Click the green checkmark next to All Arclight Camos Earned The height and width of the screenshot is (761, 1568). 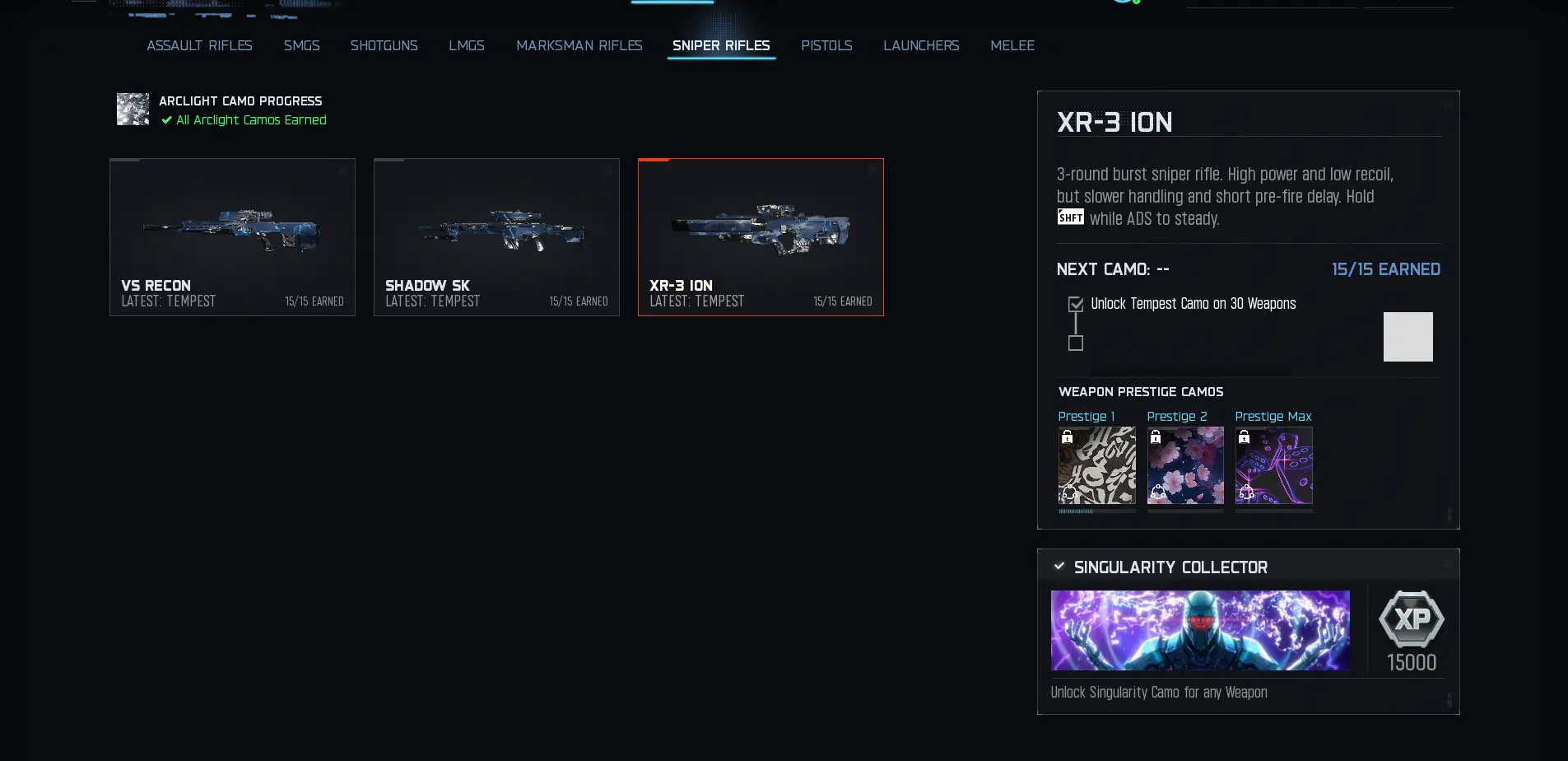[x=166, y=120]
